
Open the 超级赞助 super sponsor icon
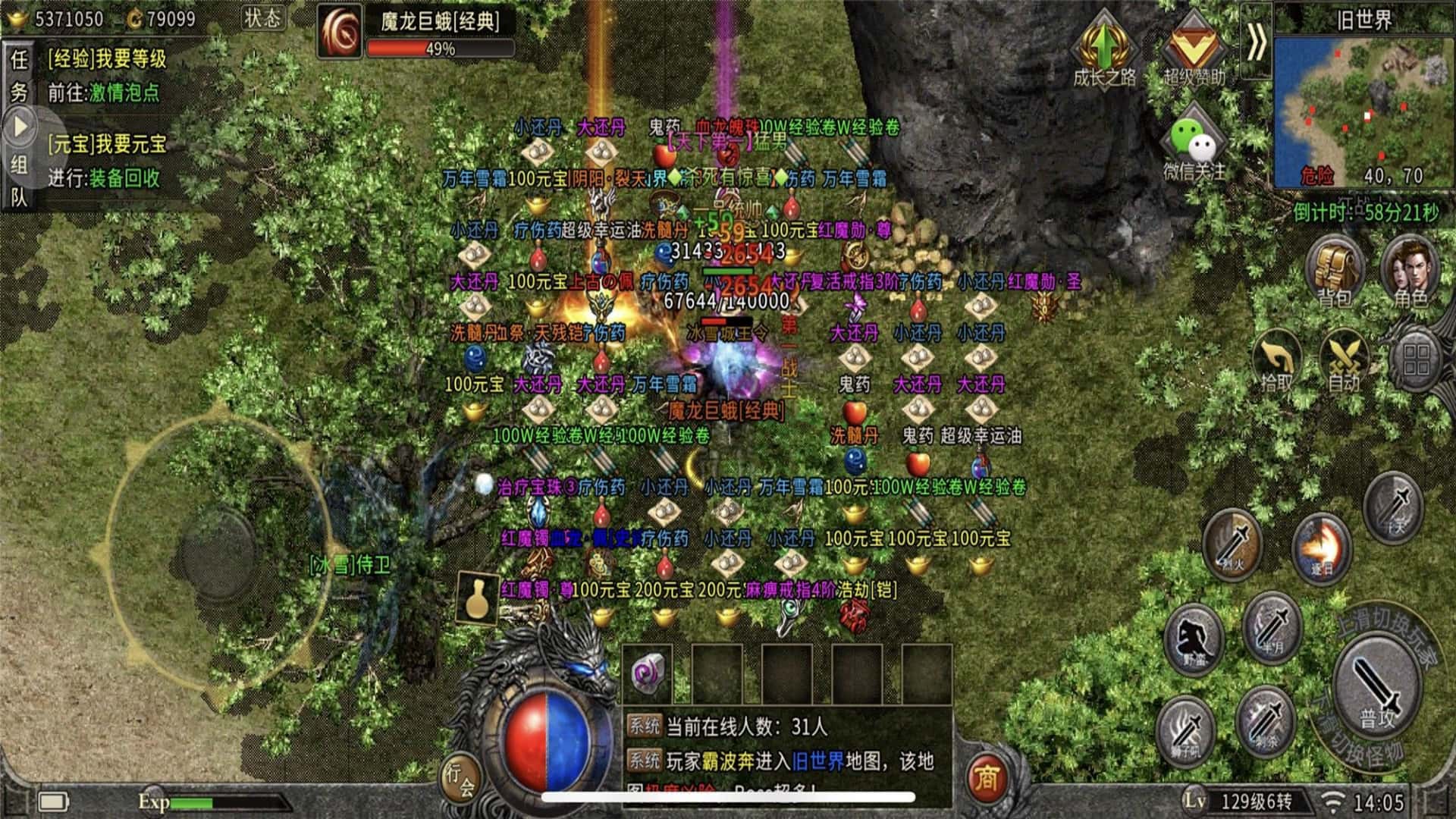click(x=1194, y=49)
